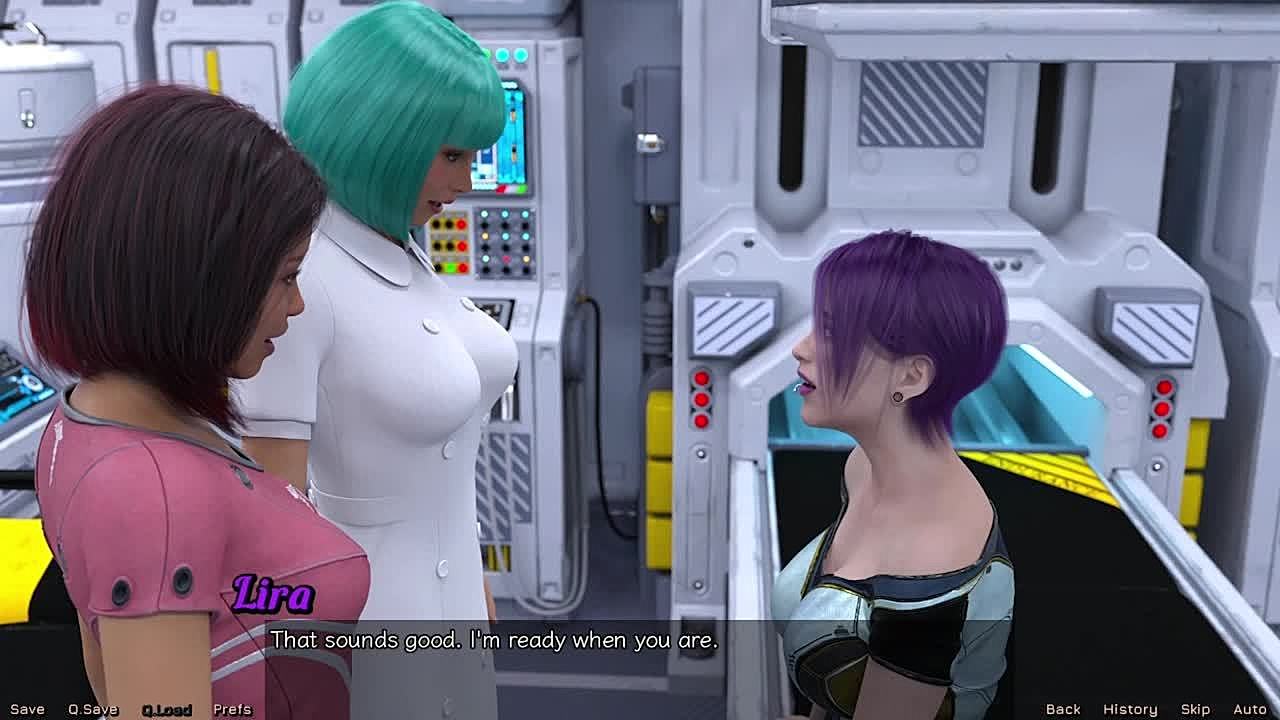Quick save with Q.Save

coord(93,709)
